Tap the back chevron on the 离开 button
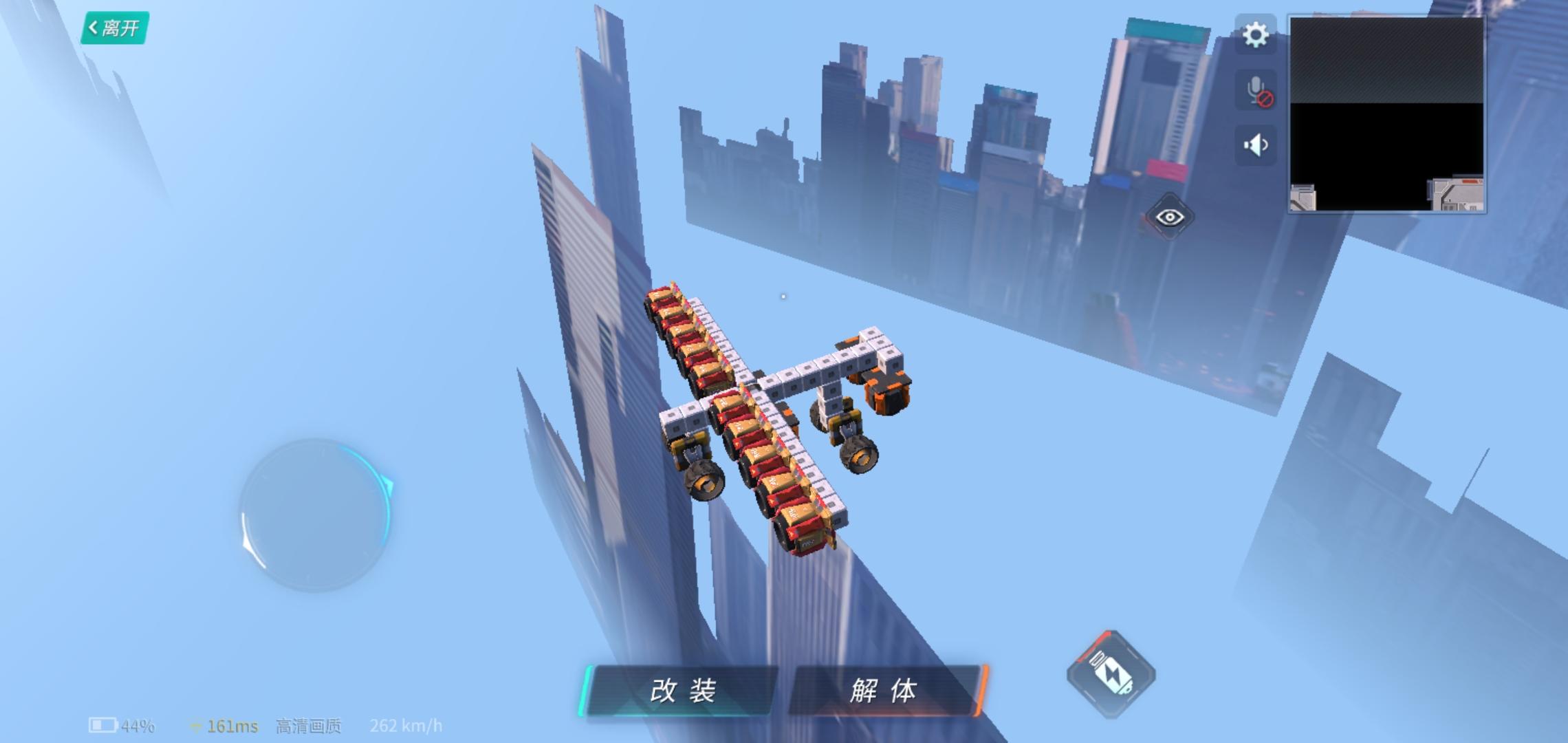This screenshot has width=1568, height=743. click(x=94, y=26)
